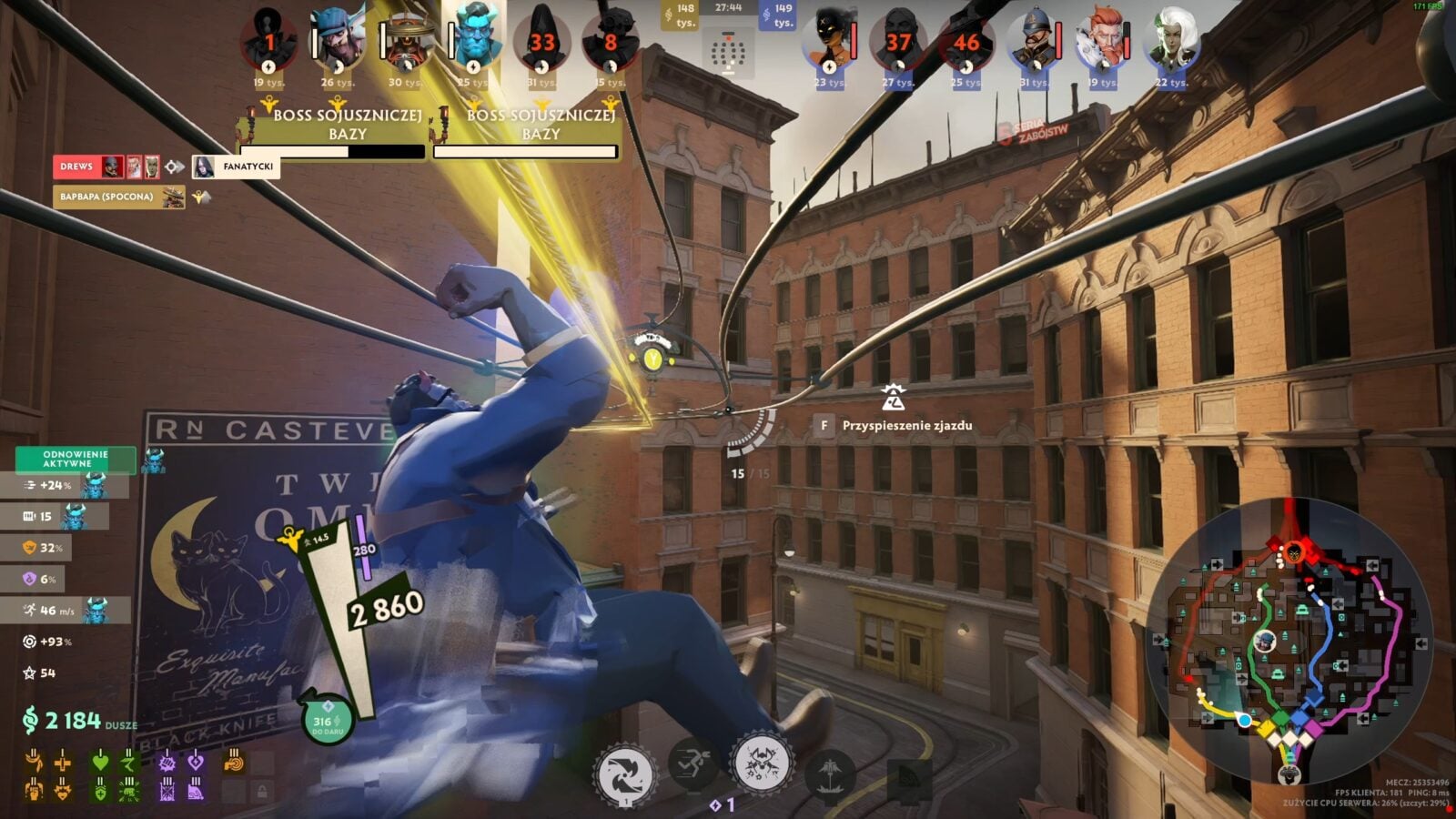Select the white-haired enemy hero portrait

point(1172,40)
